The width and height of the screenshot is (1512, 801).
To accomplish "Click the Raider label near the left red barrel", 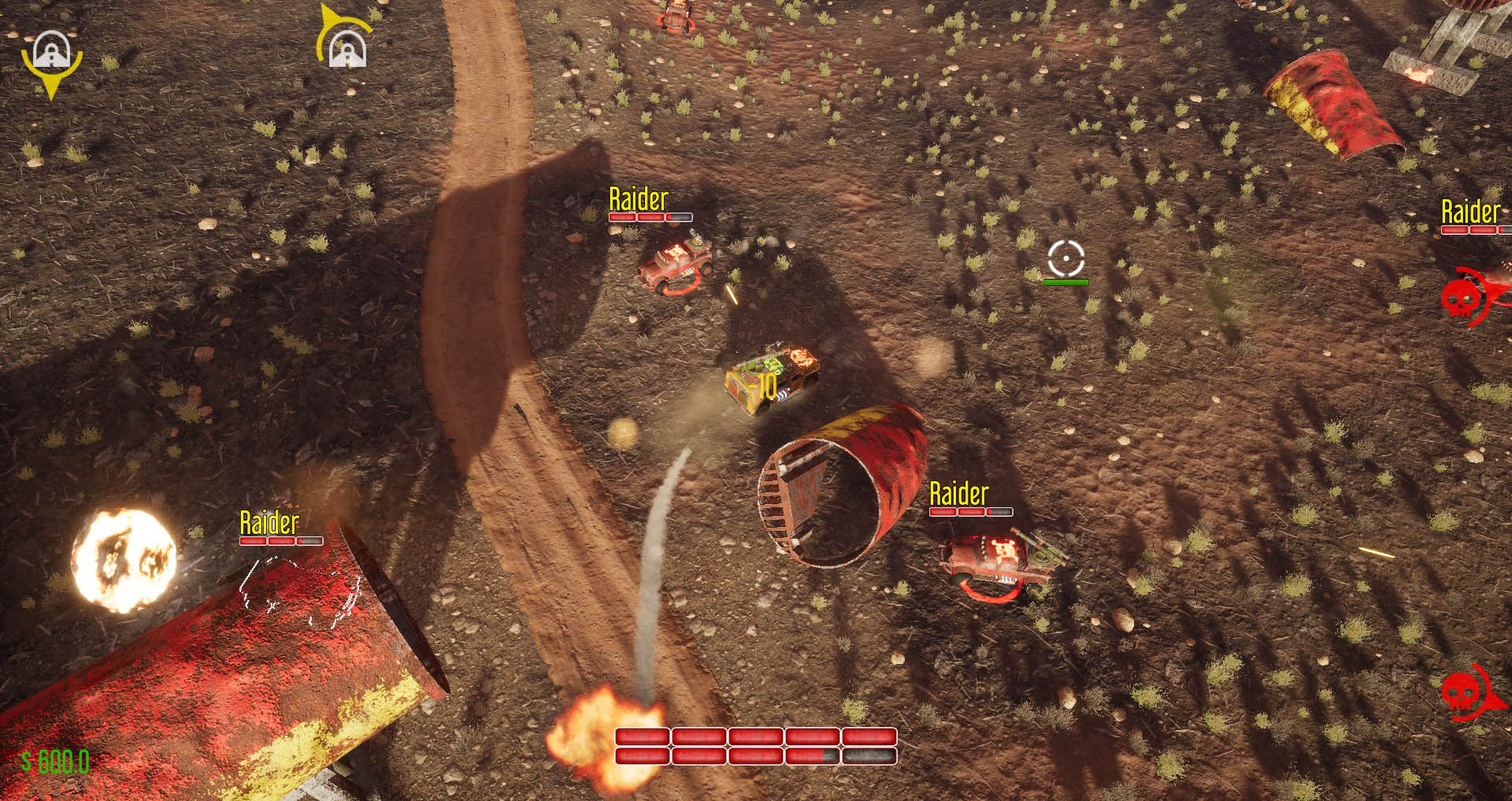I will 269,520.
